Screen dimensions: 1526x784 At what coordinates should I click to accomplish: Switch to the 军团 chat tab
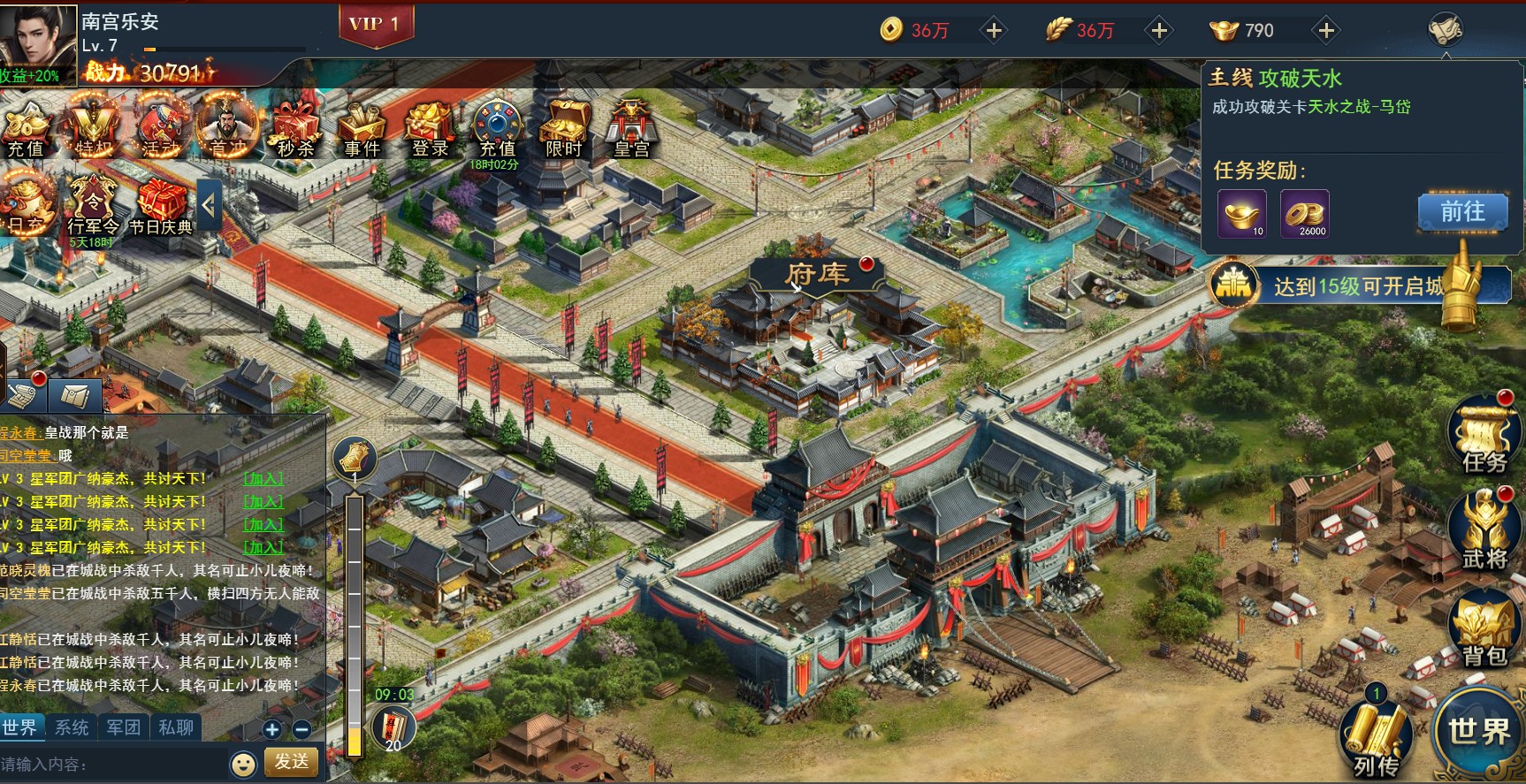point(124,727)
